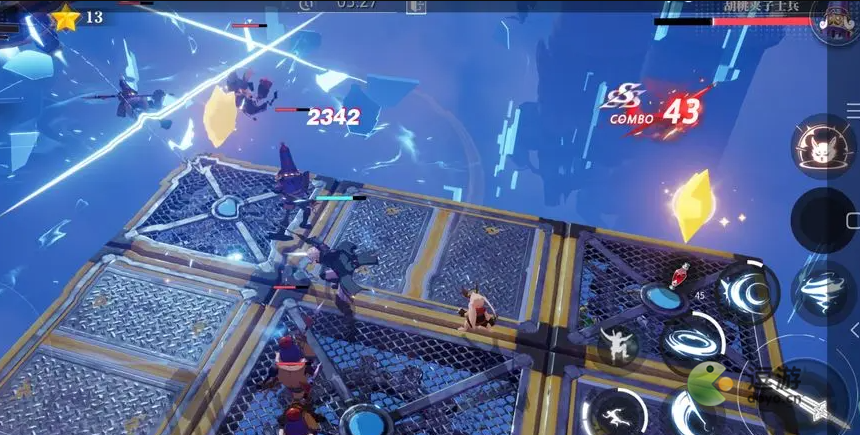The width and height of the screenshot is (860, 435).
Task: Use the spinning vortex skill
Action: click(692, 340)
